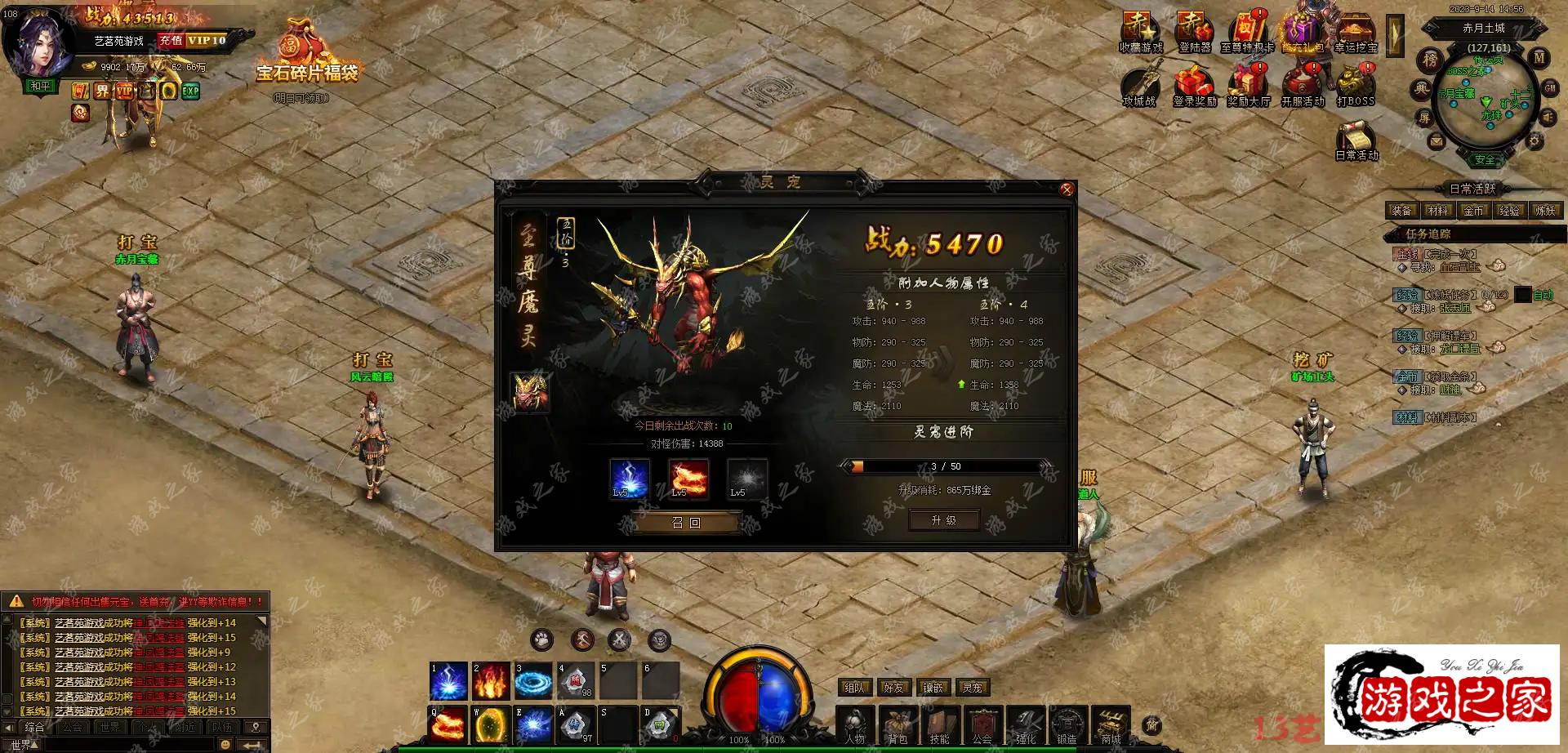The image size is (1568, 753).
Task: Click the 榜 ranking button by minimap
Action: tap(1430, 59)
